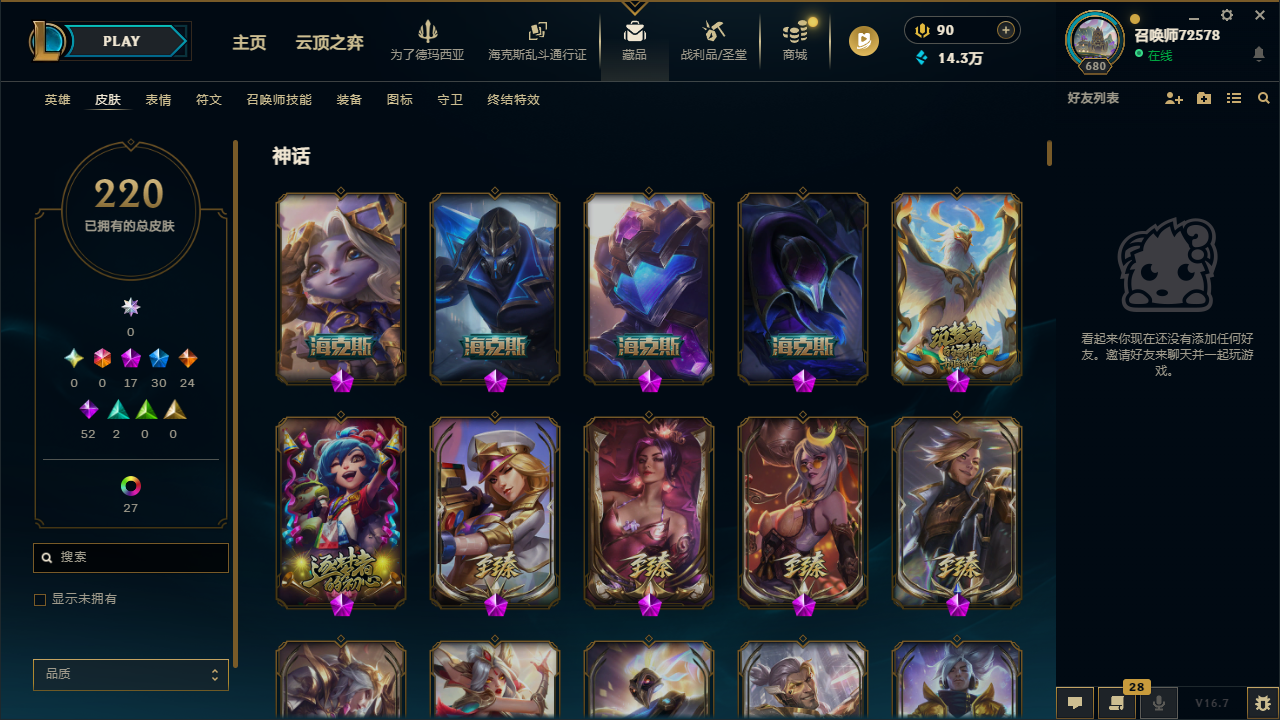The height and width of the screenshot is (720, 1280).
Task: Open the 品质 quality dropdown
Action: 130,674
